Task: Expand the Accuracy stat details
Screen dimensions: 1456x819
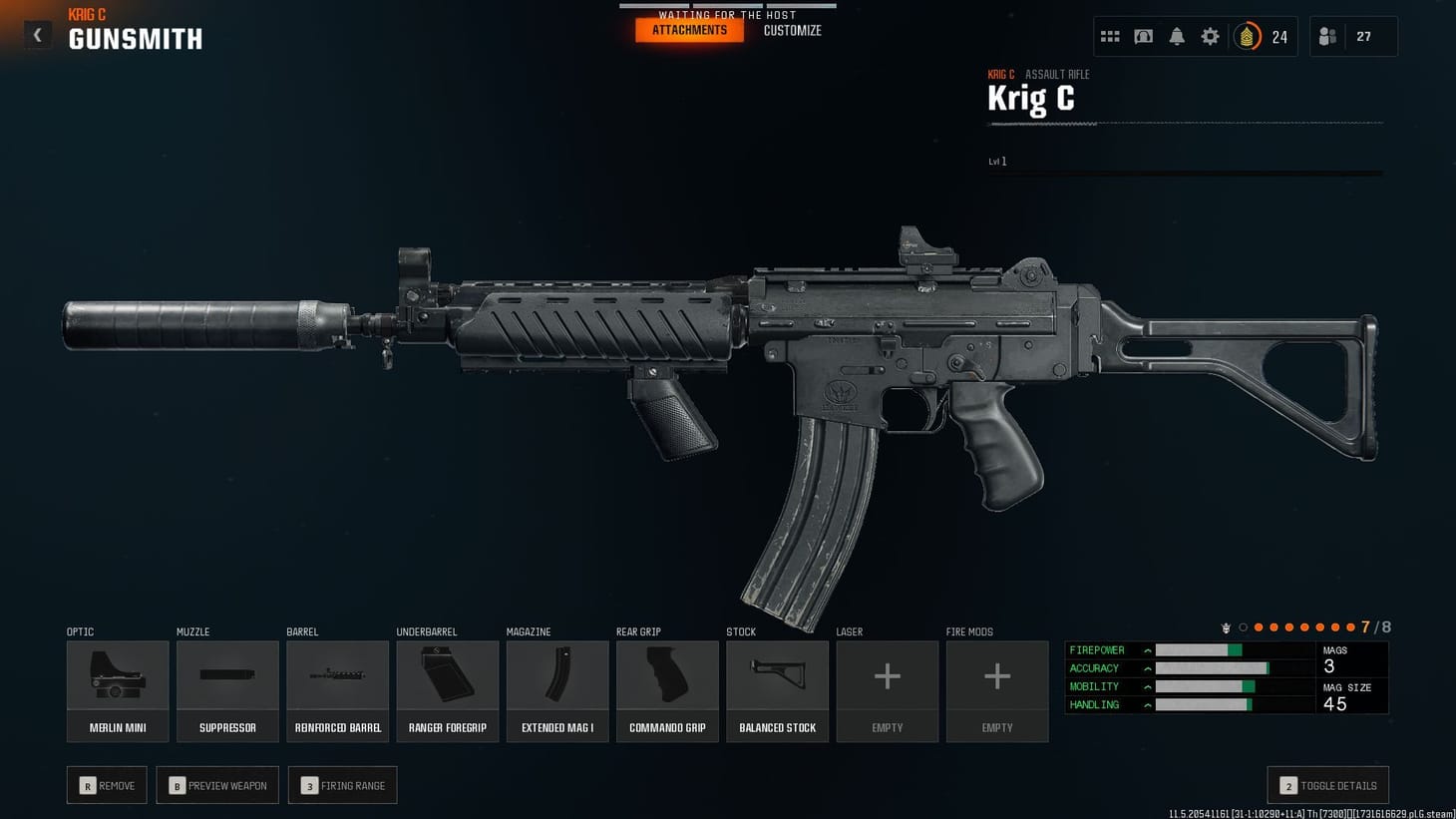Action: (x=1148, y=668)
